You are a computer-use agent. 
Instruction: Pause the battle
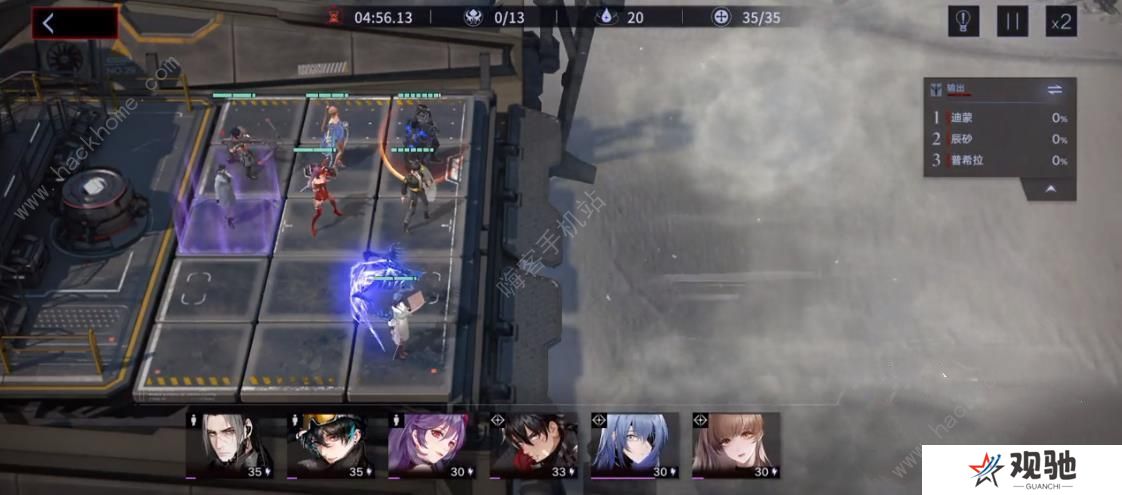(x=1012, y=21)
